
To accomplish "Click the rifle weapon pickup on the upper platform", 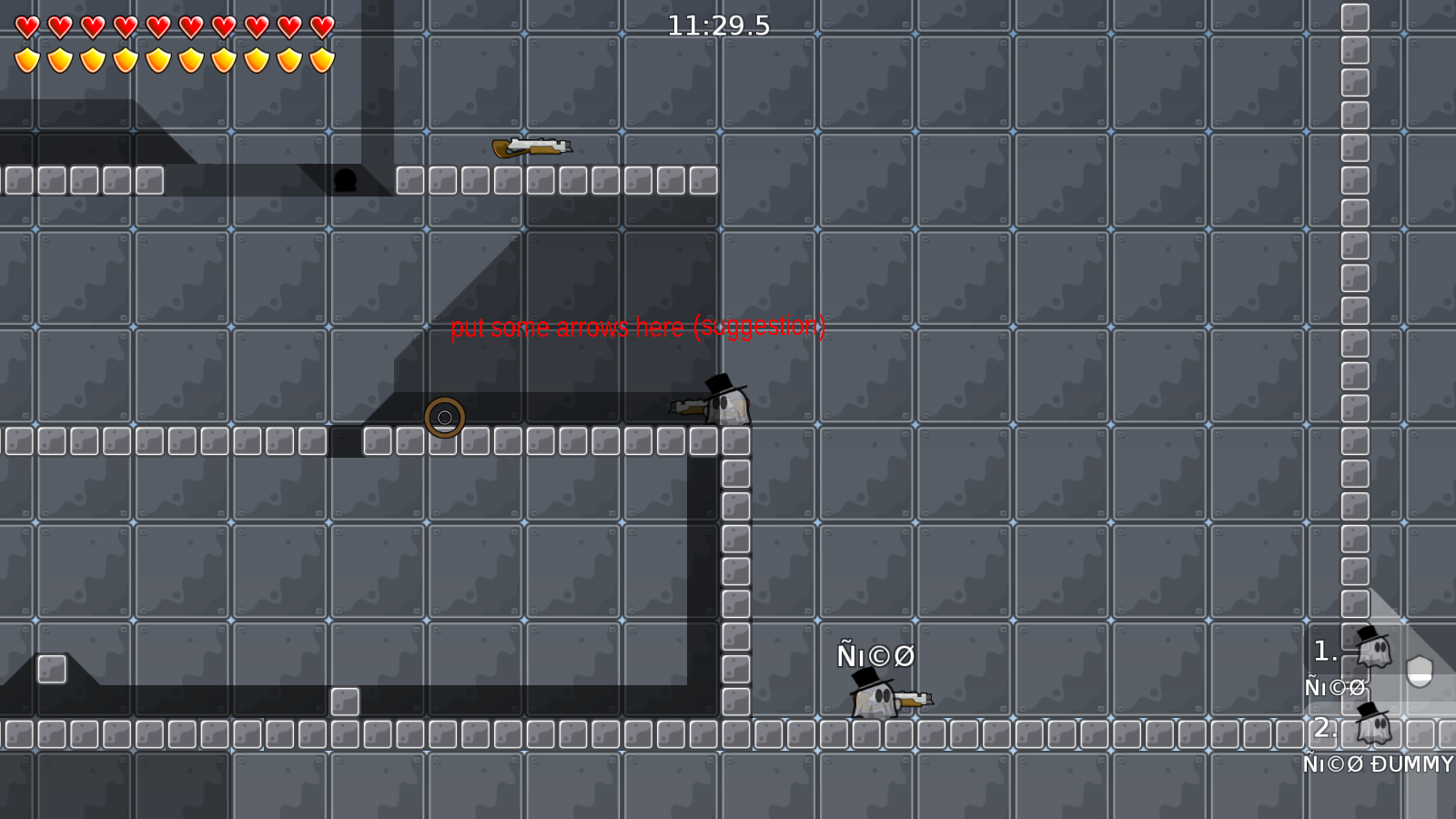I will click(531, 147).
